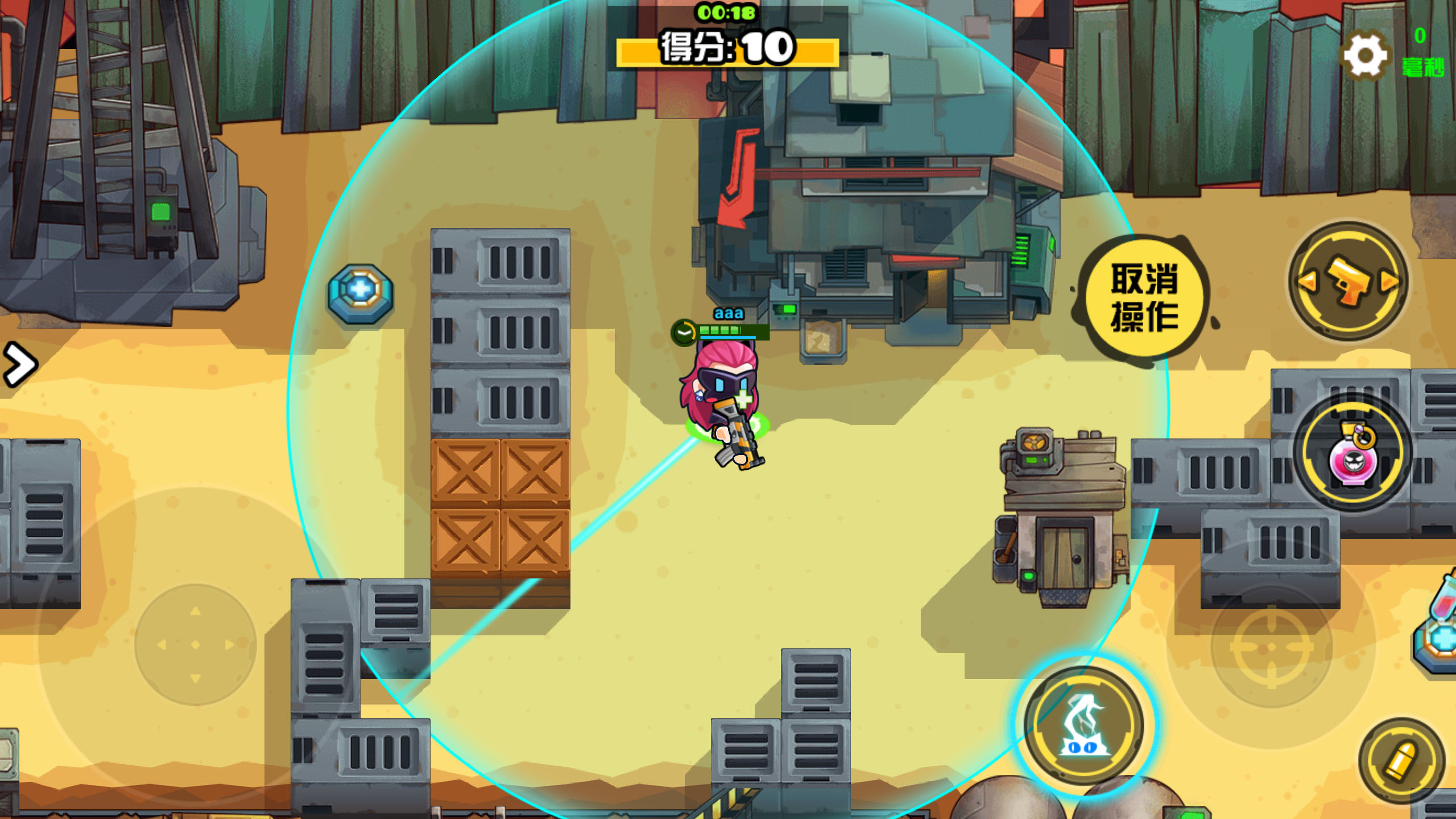
Task: Activate the glowing lightning skill button
Action: click(1084, 726)
